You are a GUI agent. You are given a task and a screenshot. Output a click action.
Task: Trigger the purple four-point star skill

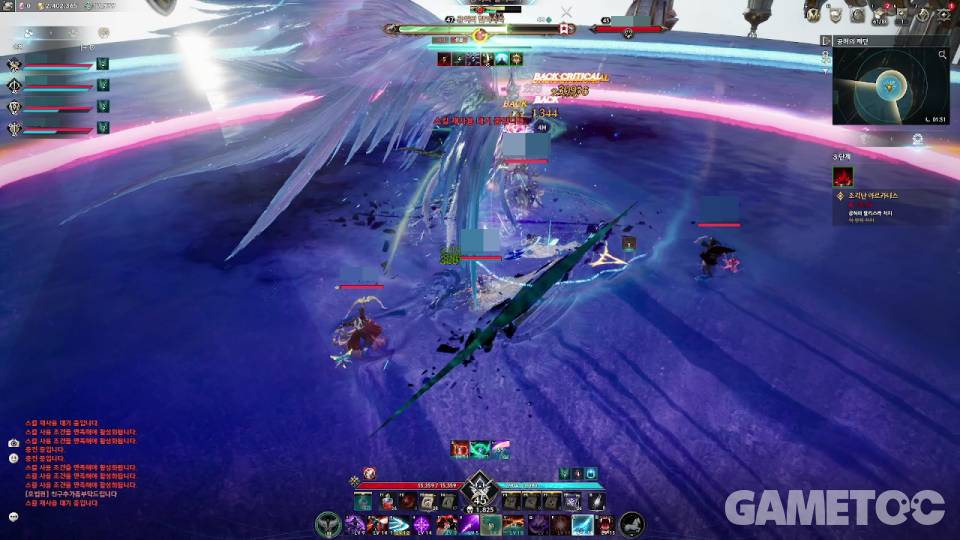click(x=421, y=524)
